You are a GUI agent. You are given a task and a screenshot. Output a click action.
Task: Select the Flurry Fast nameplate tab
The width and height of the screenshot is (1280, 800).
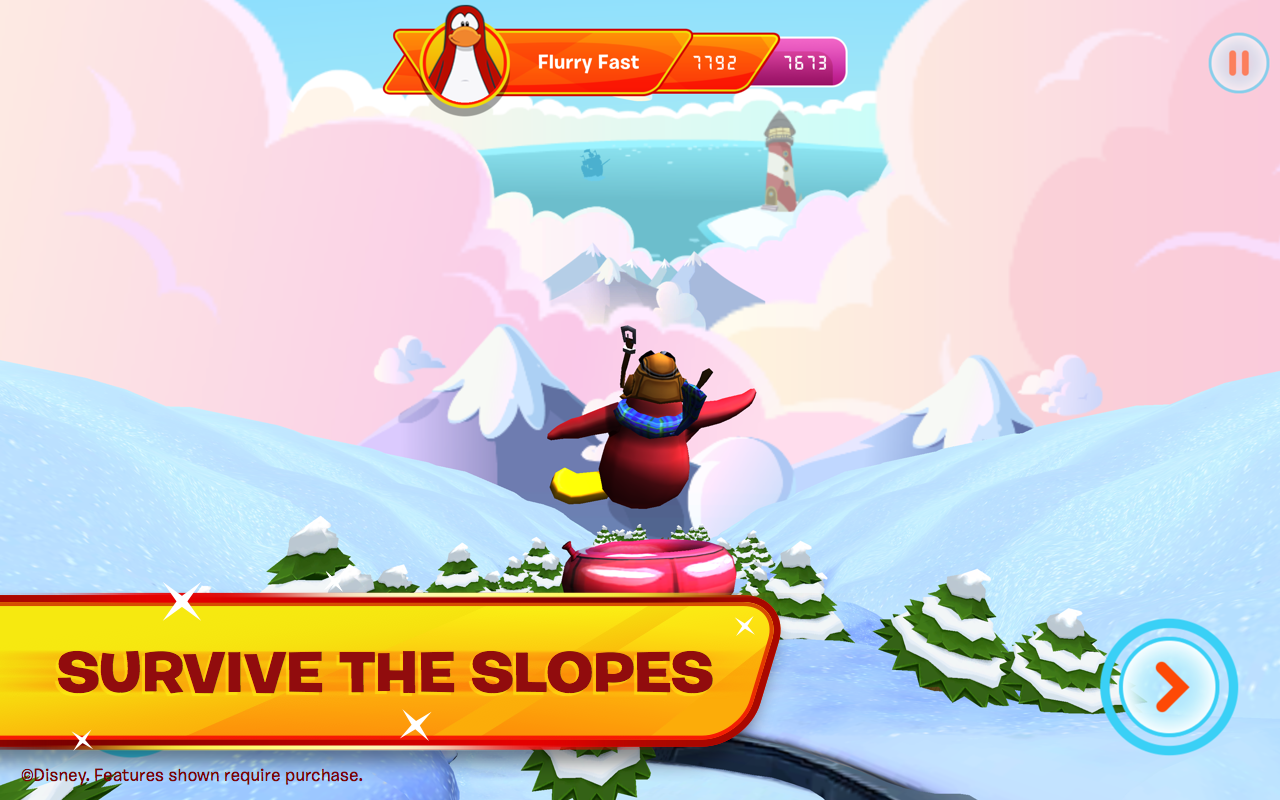tap(588, 62)
